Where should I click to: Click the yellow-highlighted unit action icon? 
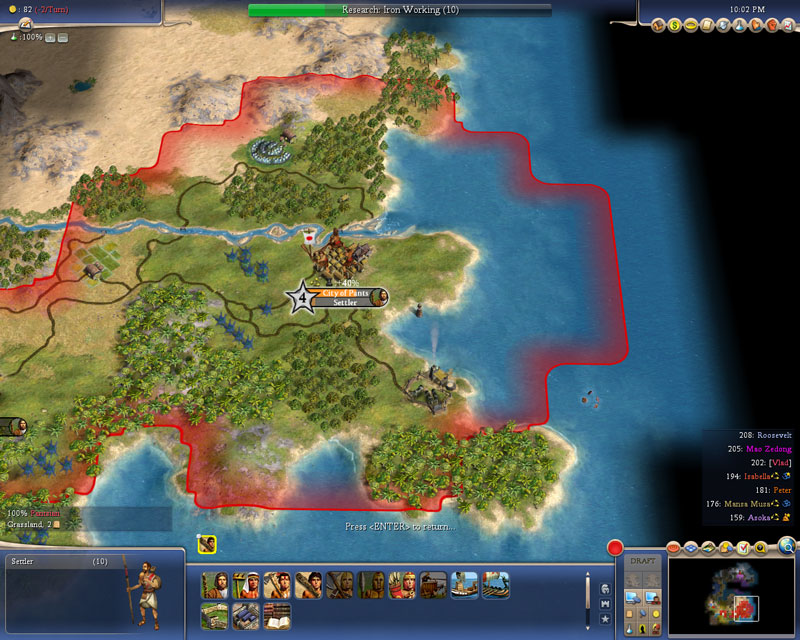click(207, 544)
